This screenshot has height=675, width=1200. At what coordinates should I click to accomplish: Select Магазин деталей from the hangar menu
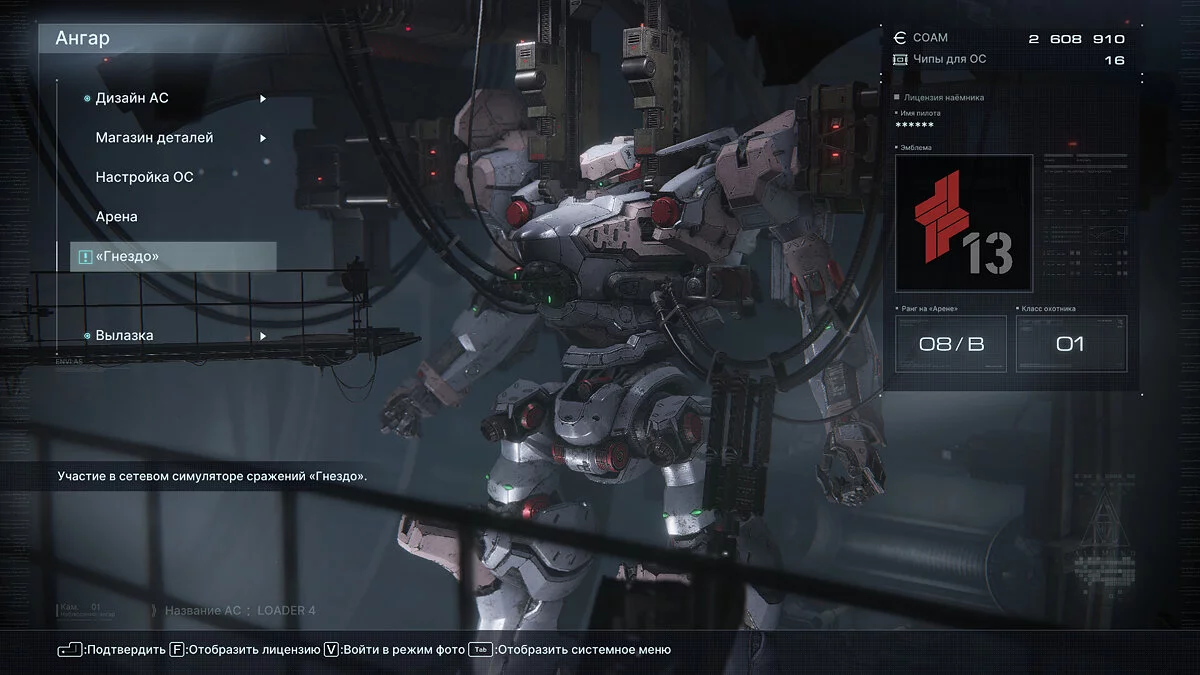[x=154, y=138]
